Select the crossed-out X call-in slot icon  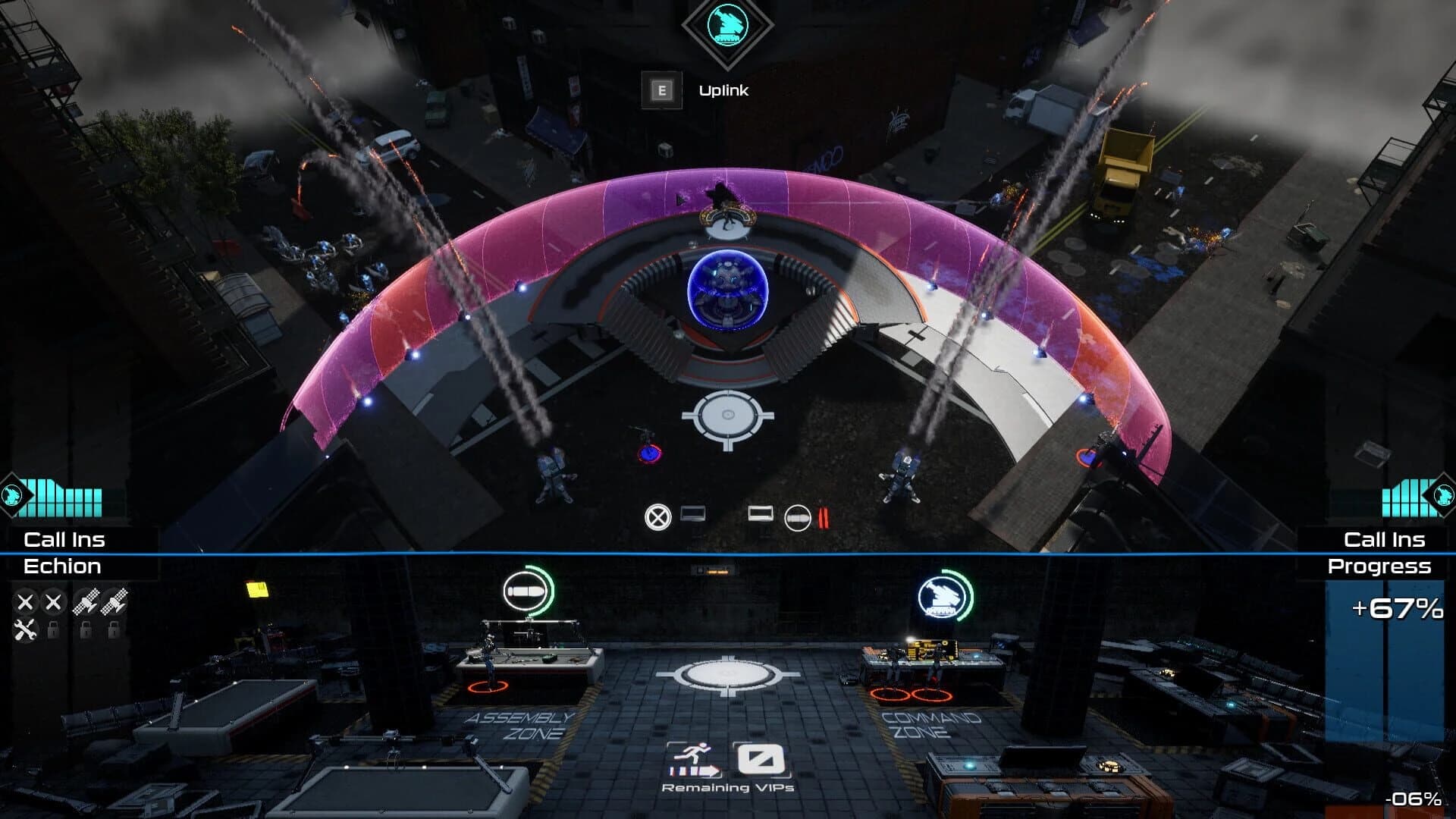(25, 602)
